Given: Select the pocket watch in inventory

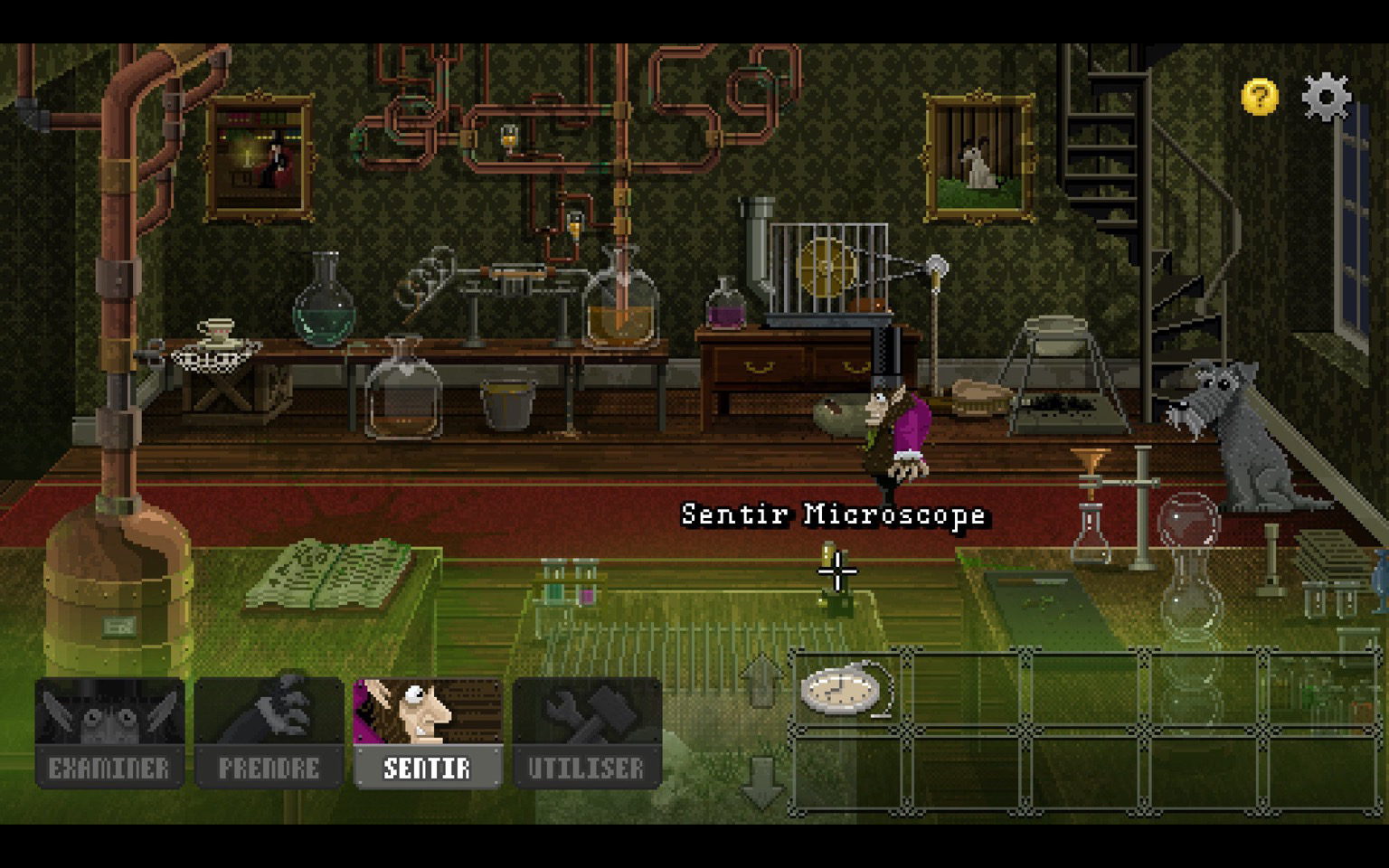Looking at the screenshot, I should [845, 689].
